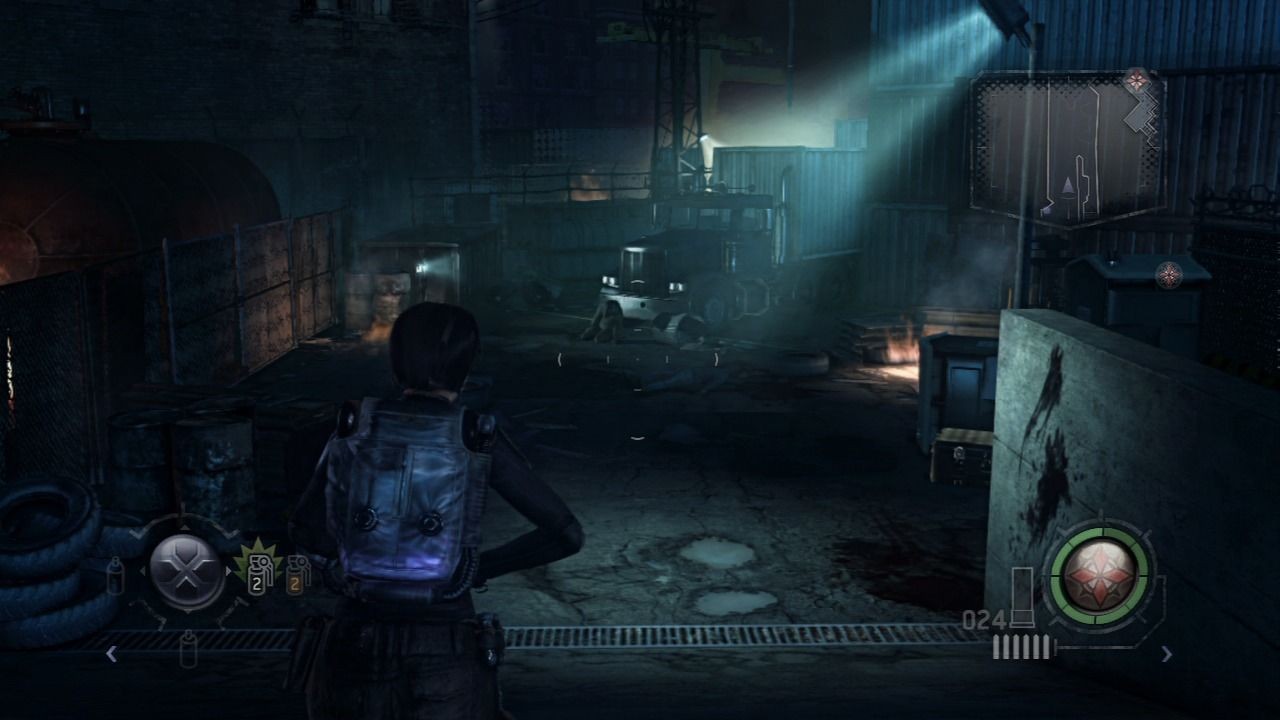Open the minimap panel
This screenshot has height=720, width=1280.
pyautogui.click(x=1067, y=150)
